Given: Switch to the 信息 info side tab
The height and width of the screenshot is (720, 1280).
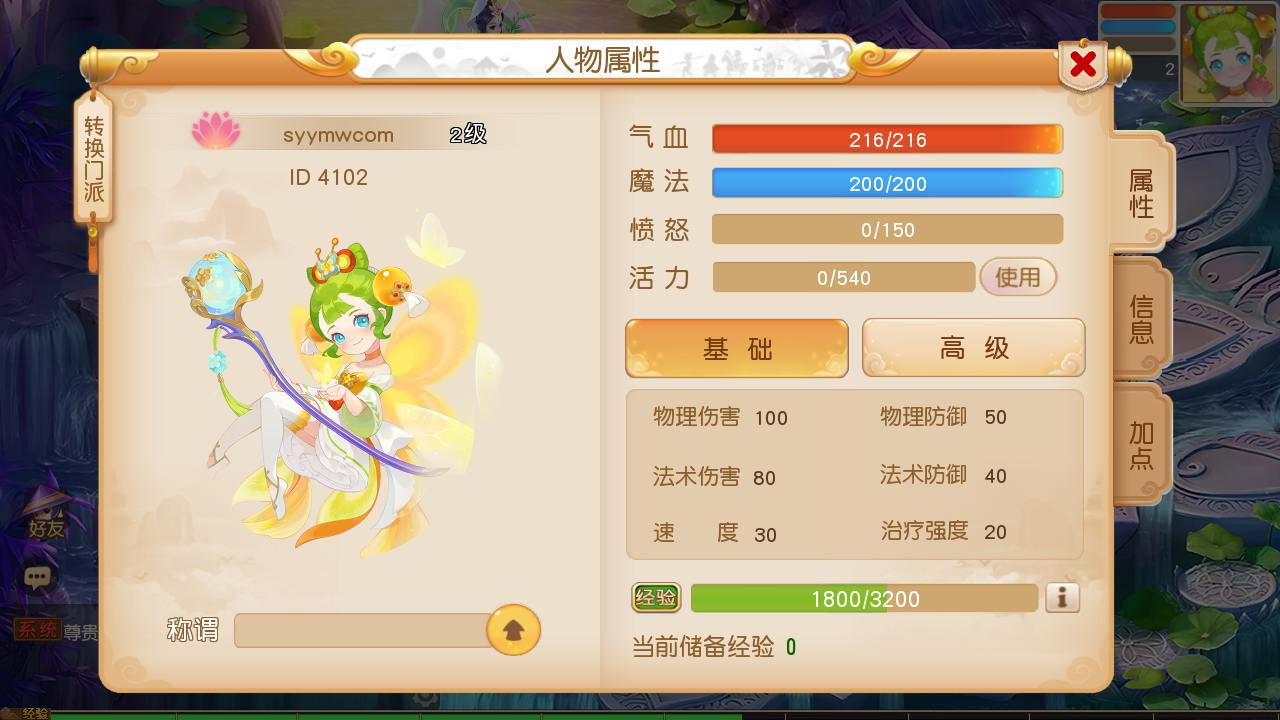Looking at the screenshot, I should [1141, 318].
